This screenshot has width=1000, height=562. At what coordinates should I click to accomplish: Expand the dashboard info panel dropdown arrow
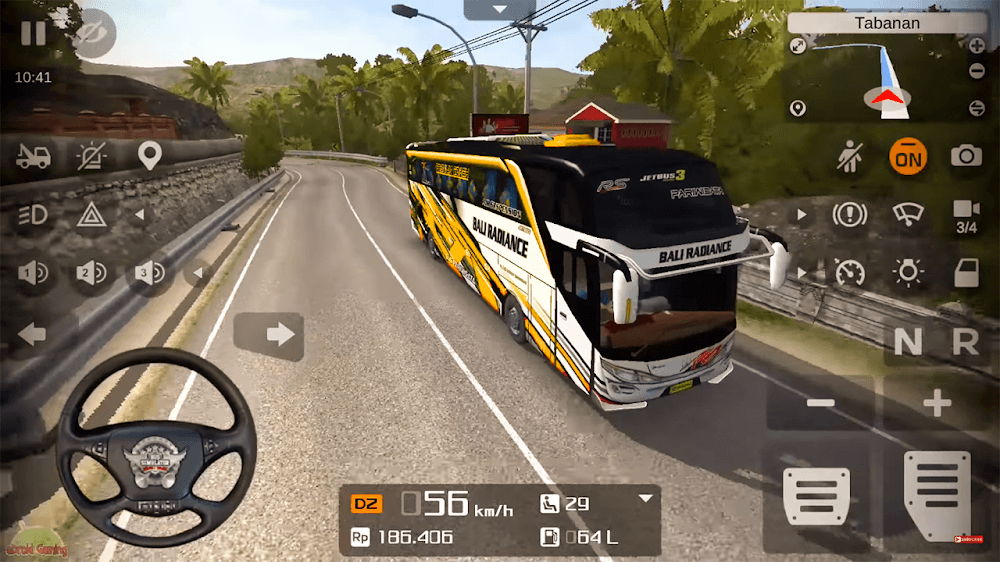(646, 498)
